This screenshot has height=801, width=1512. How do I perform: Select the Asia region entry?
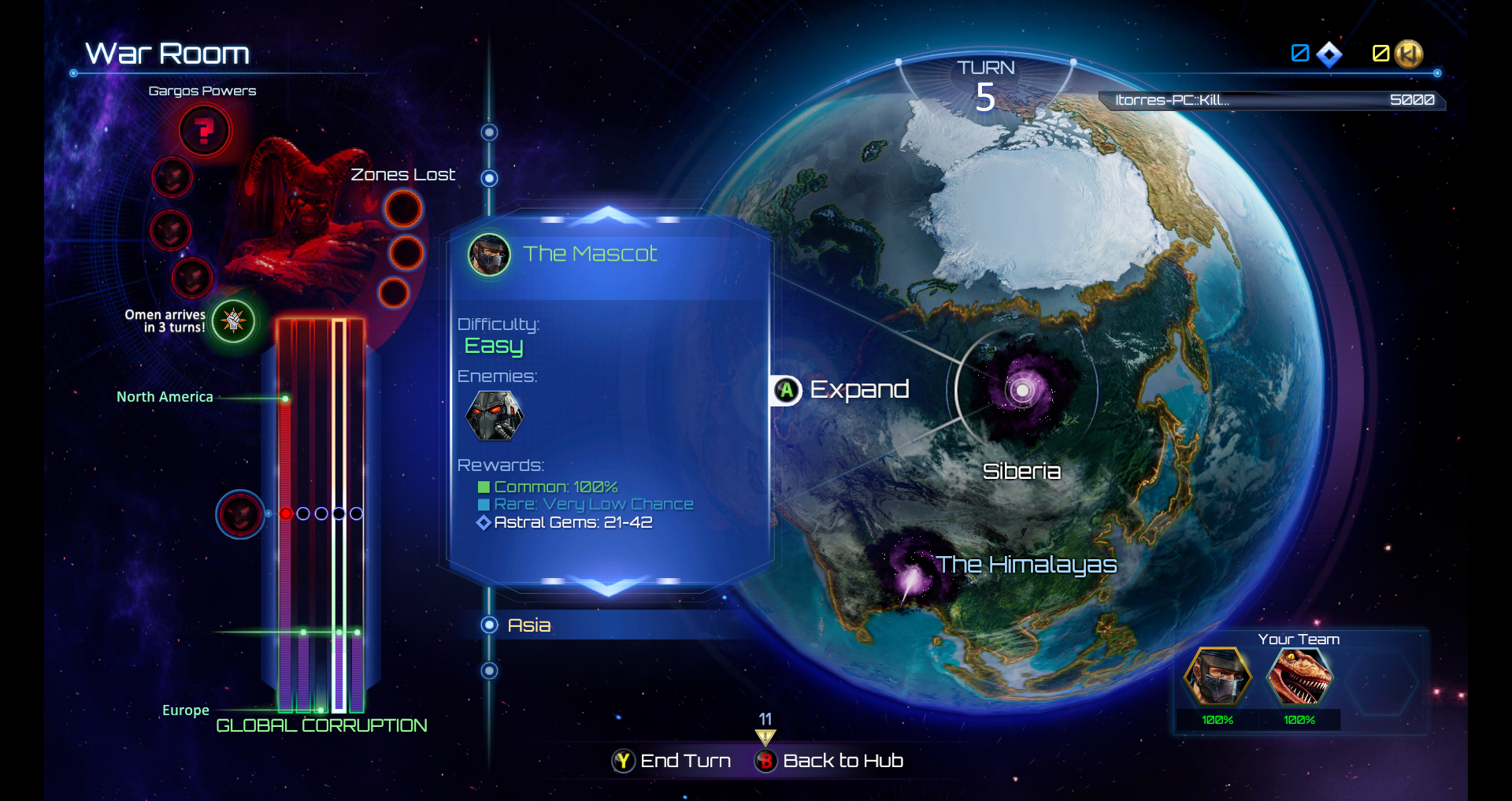click(528, 625)
